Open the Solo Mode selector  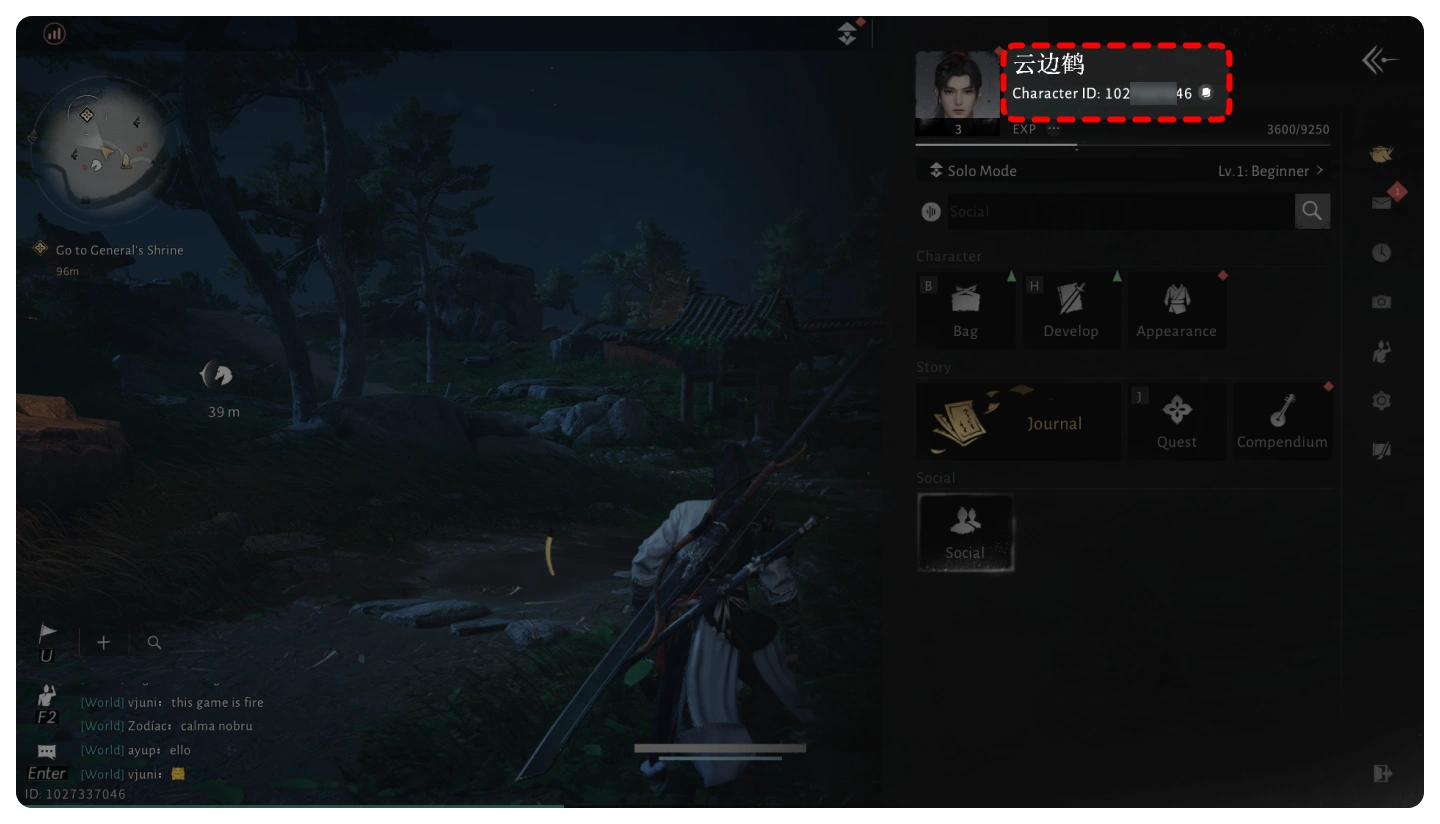point(974,171)
